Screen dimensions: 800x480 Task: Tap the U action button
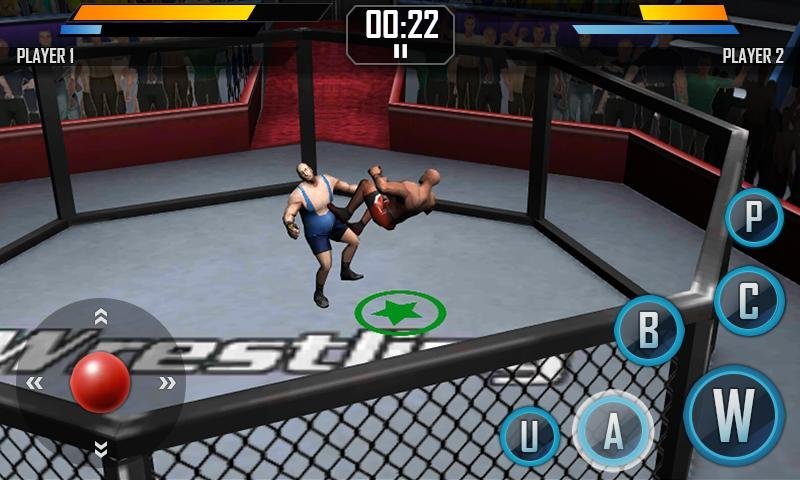(x=529, y=437)
